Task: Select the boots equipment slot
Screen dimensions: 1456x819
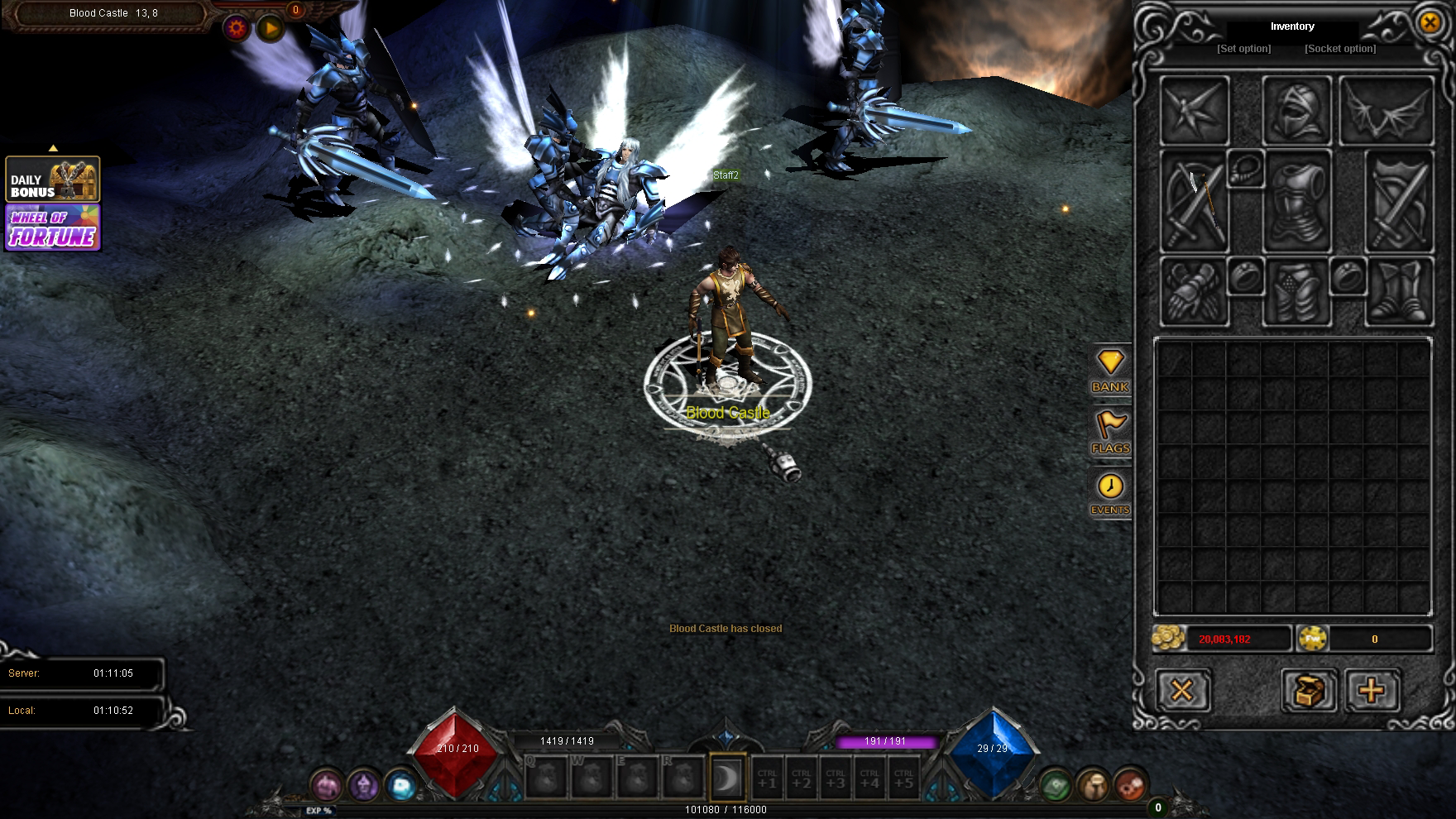Action: pos(1399,292)
